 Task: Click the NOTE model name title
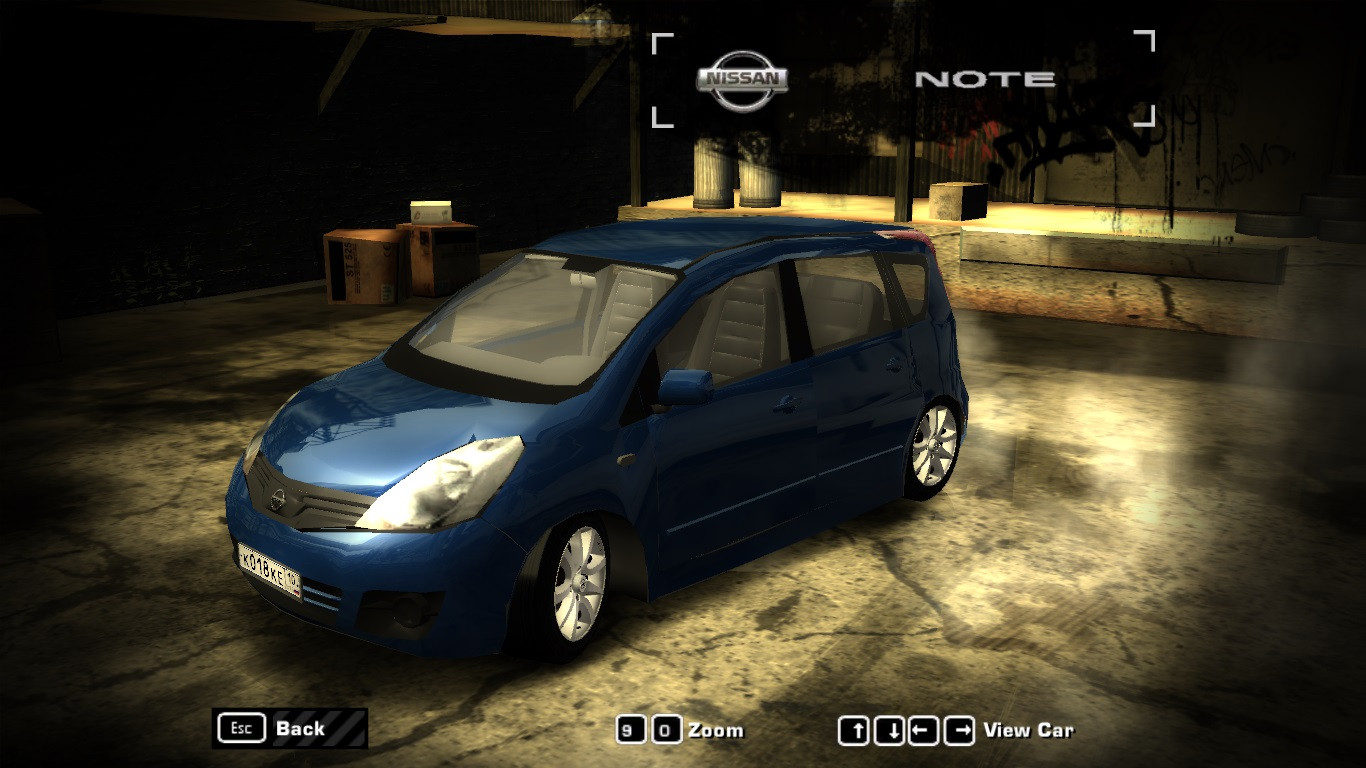click(x=985, y=78)
